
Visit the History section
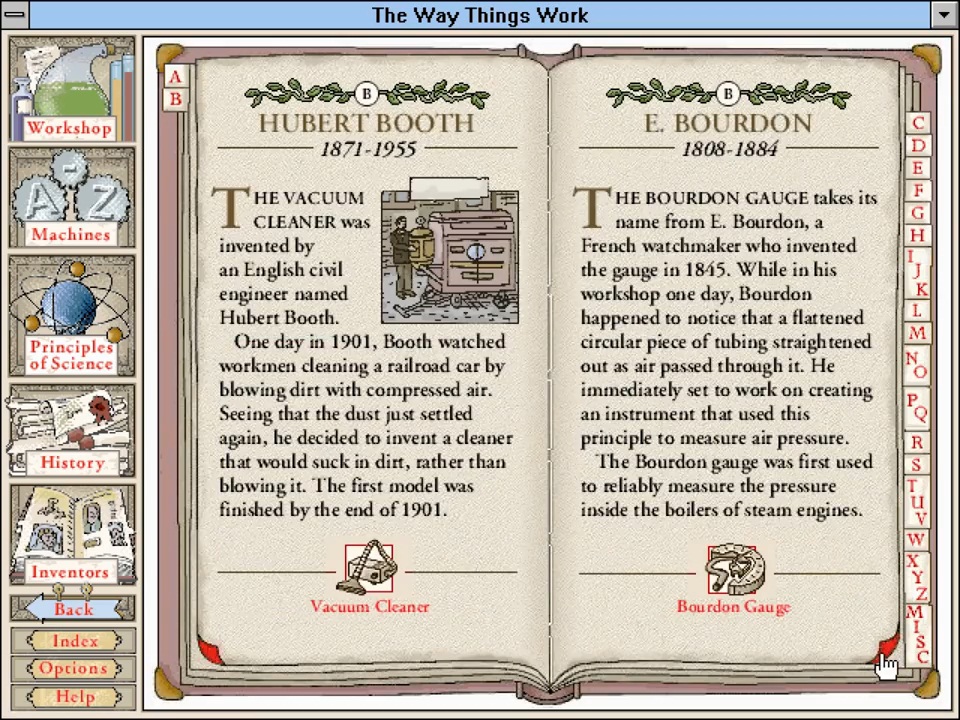point(72,431)
